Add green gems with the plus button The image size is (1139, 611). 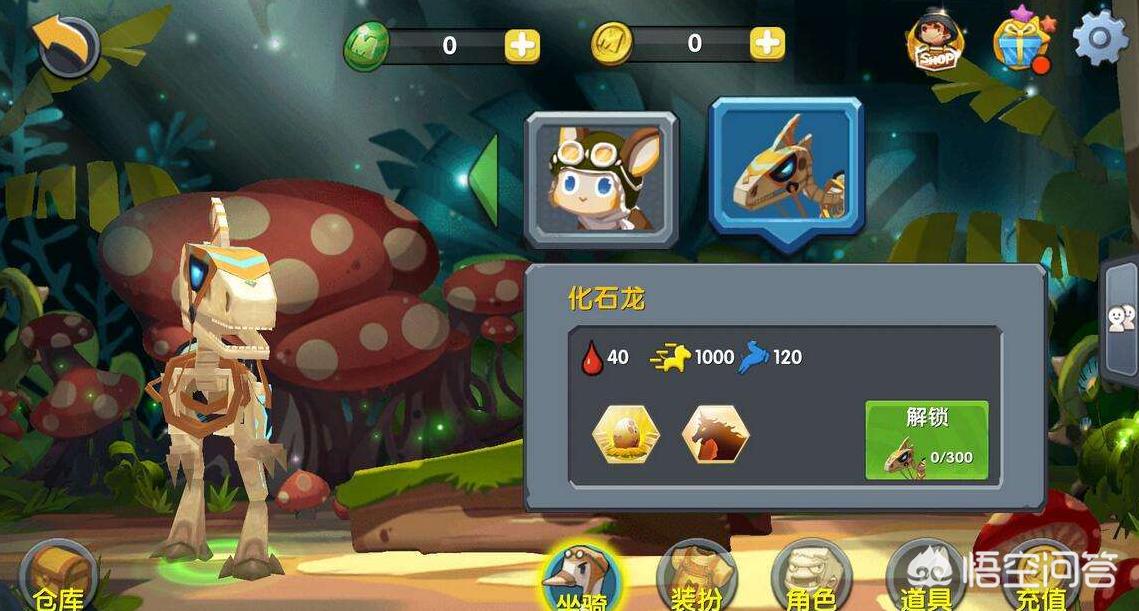(x=522, y=44)
